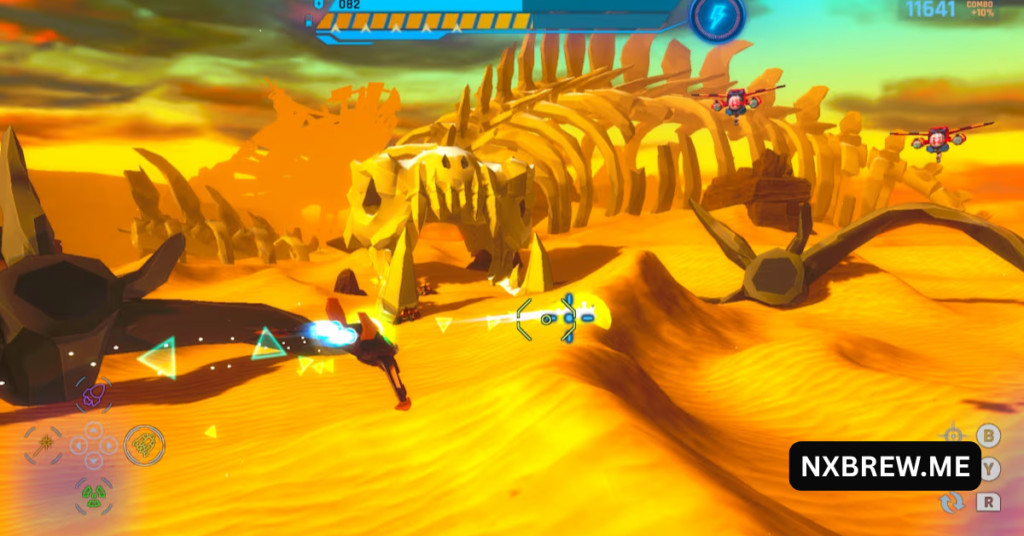The image size is (1024, 536).
Task: Choose the spark burst weapon icon
Action: pyautogui.click(x=44, y=443)
